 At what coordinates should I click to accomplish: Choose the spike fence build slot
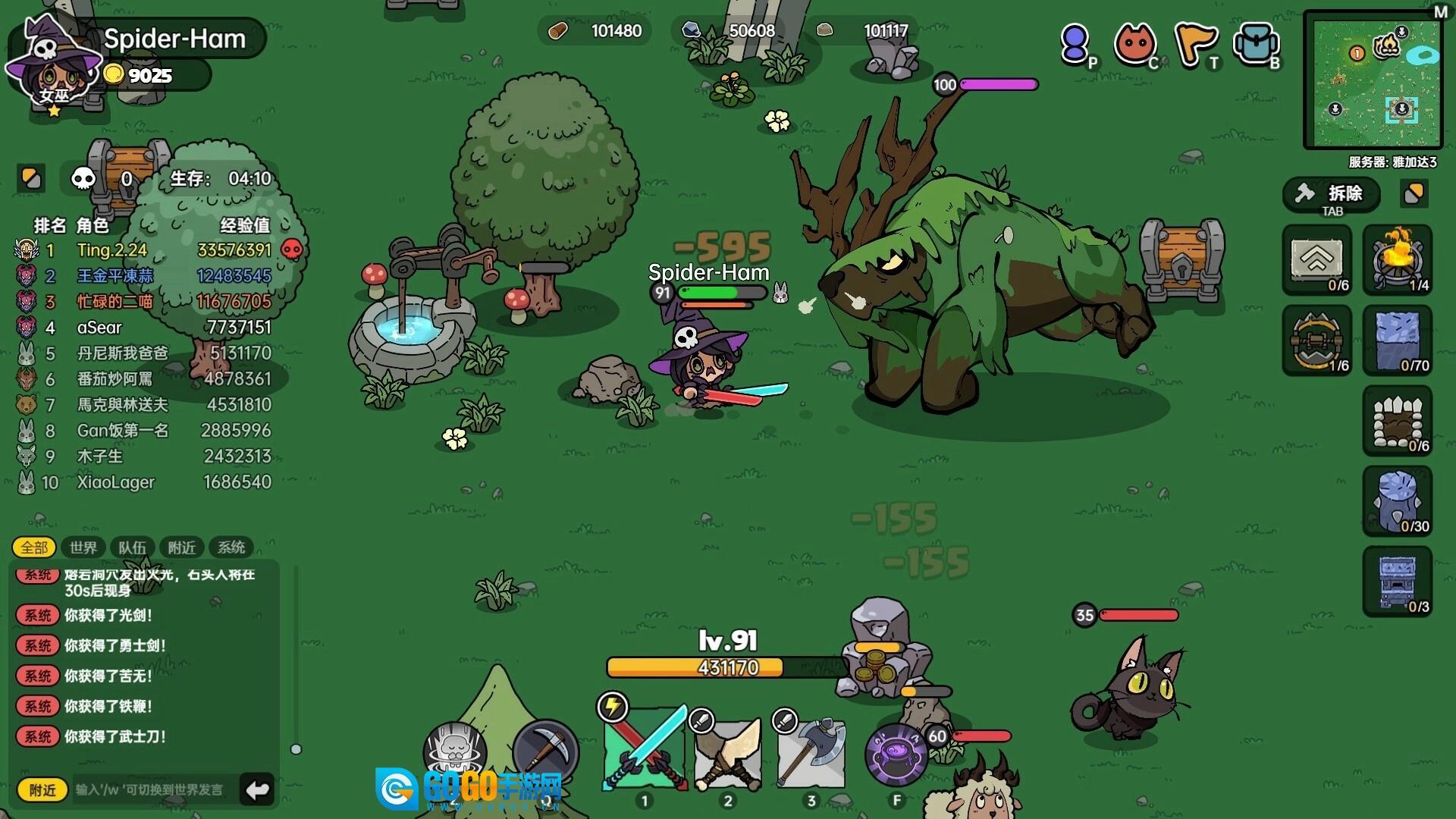[1398, 421]
